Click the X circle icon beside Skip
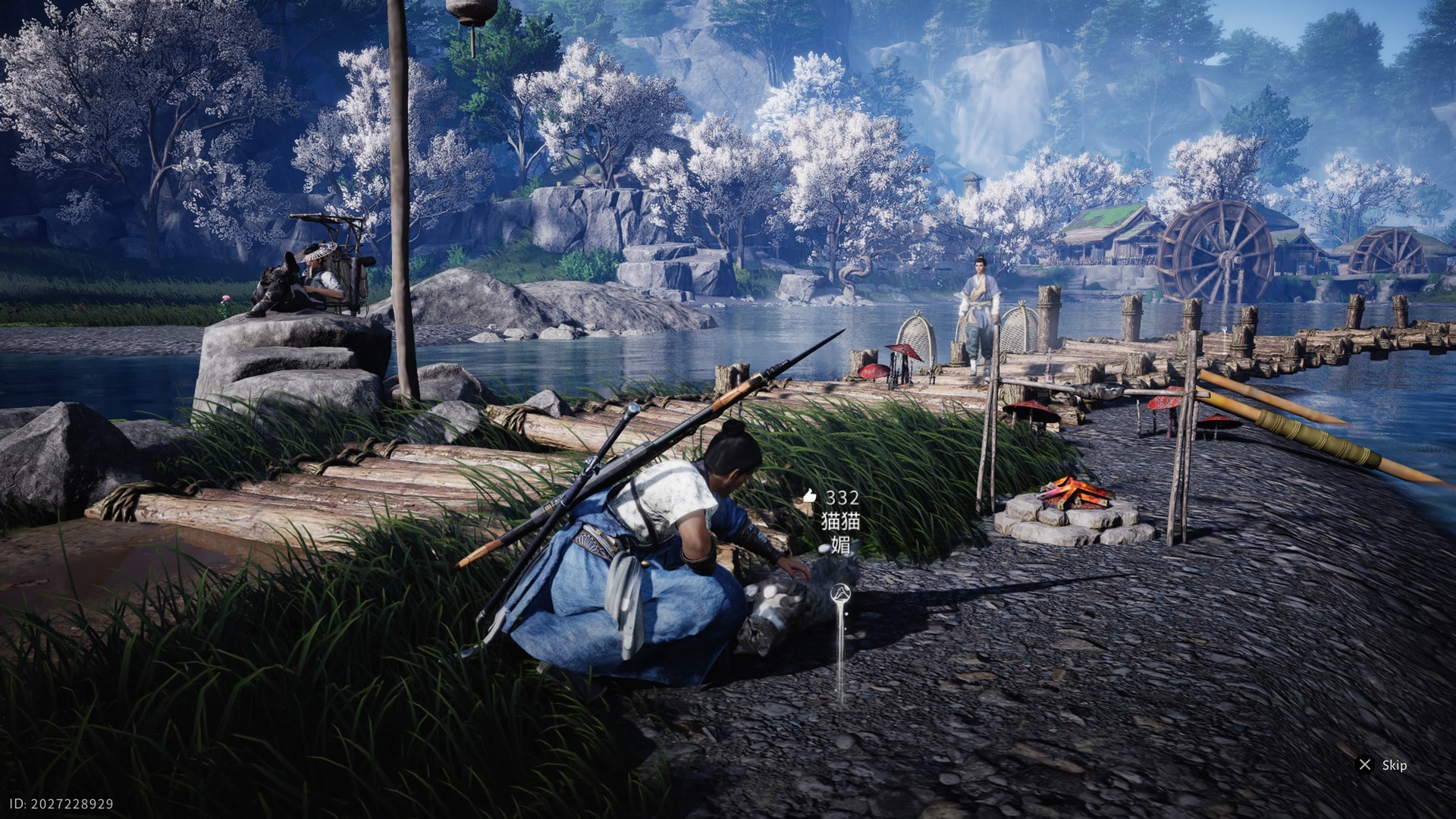 (x=1365, y=764)
